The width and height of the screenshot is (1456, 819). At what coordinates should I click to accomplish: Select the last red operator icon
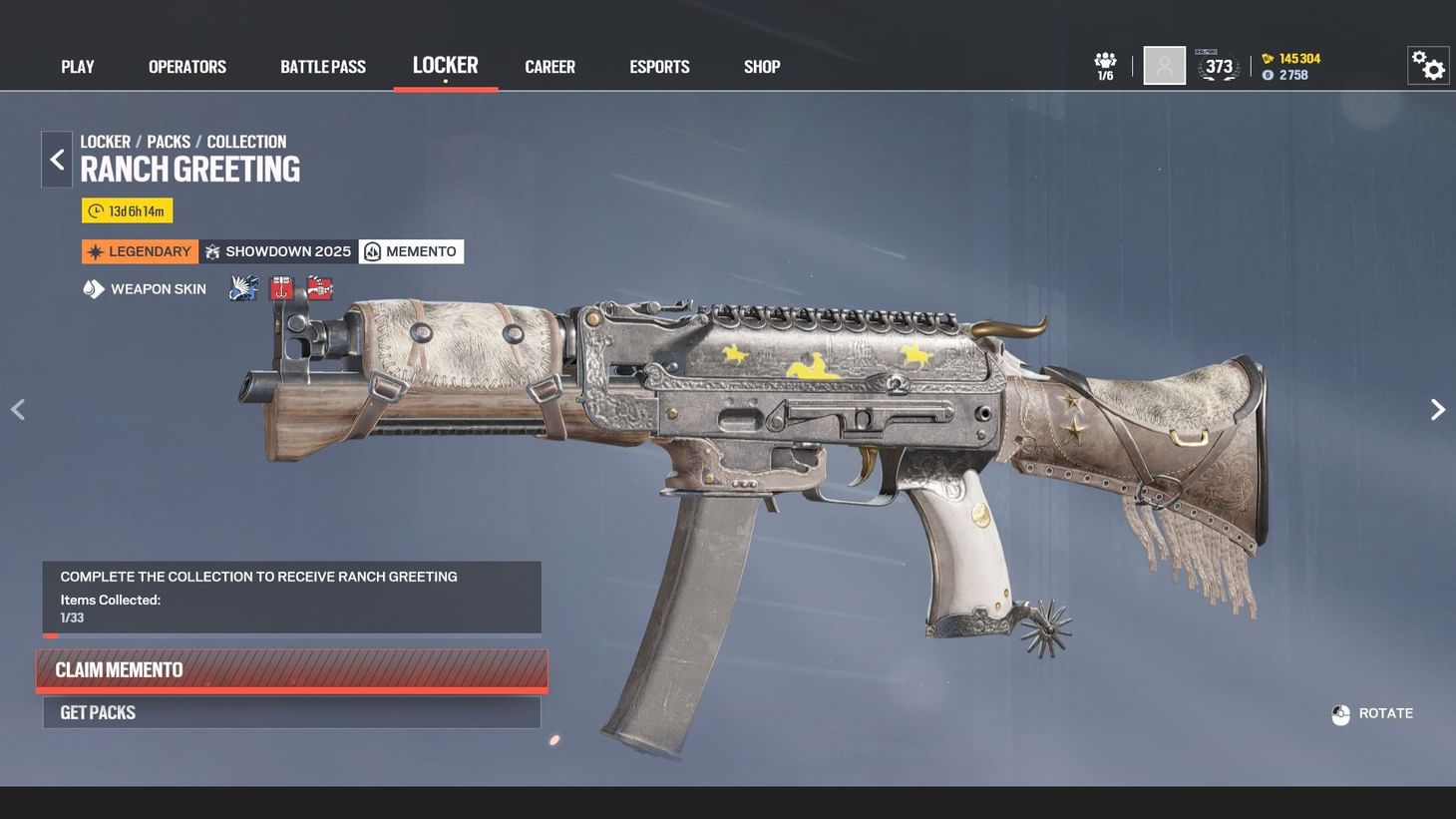(318, 288)
